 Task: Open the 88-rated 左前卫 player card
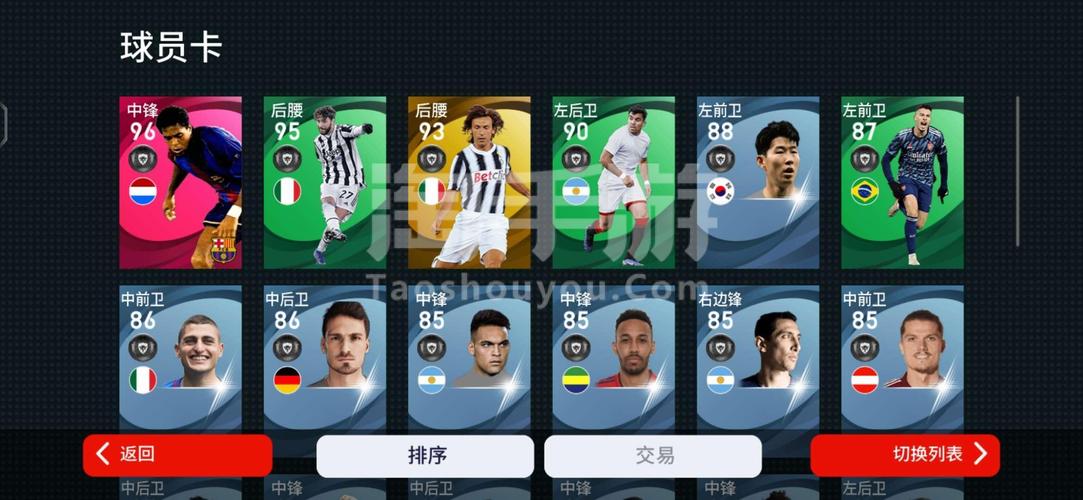[x=758, y=183]
